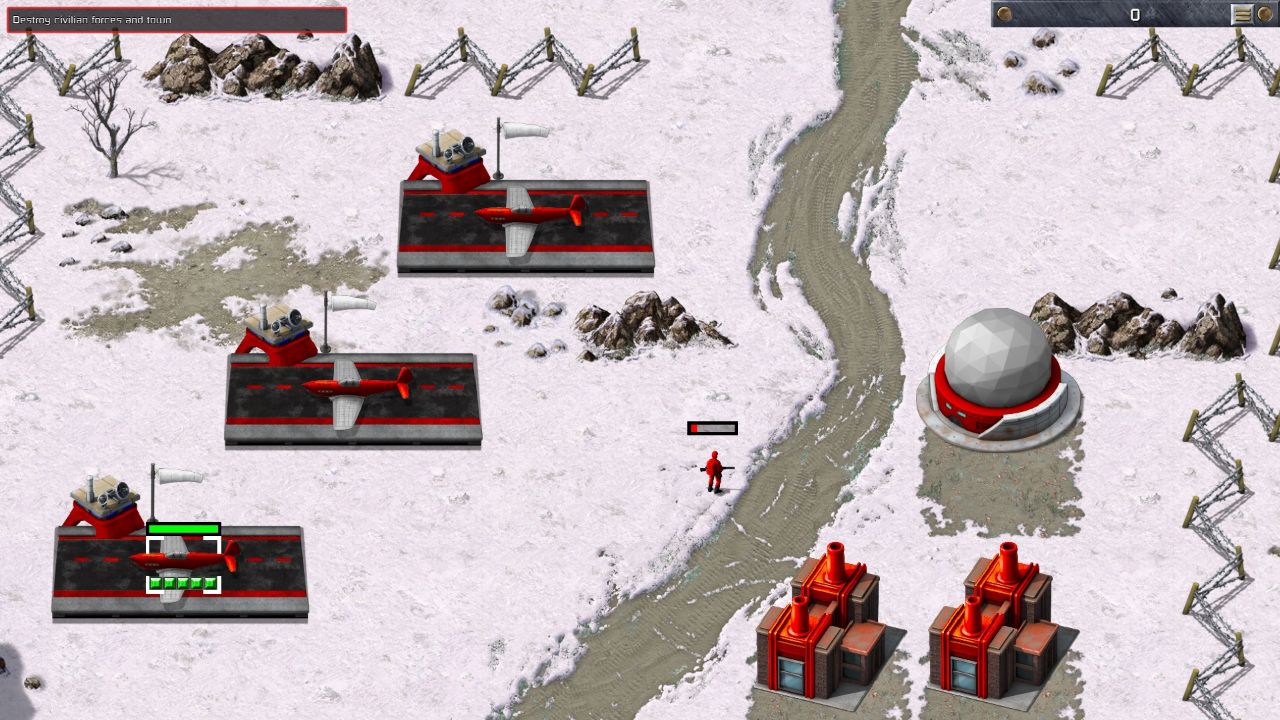The width and height of the screenshot is (1280, 720).
Task: Click the red health bar above the soldier
Action: 712,427
